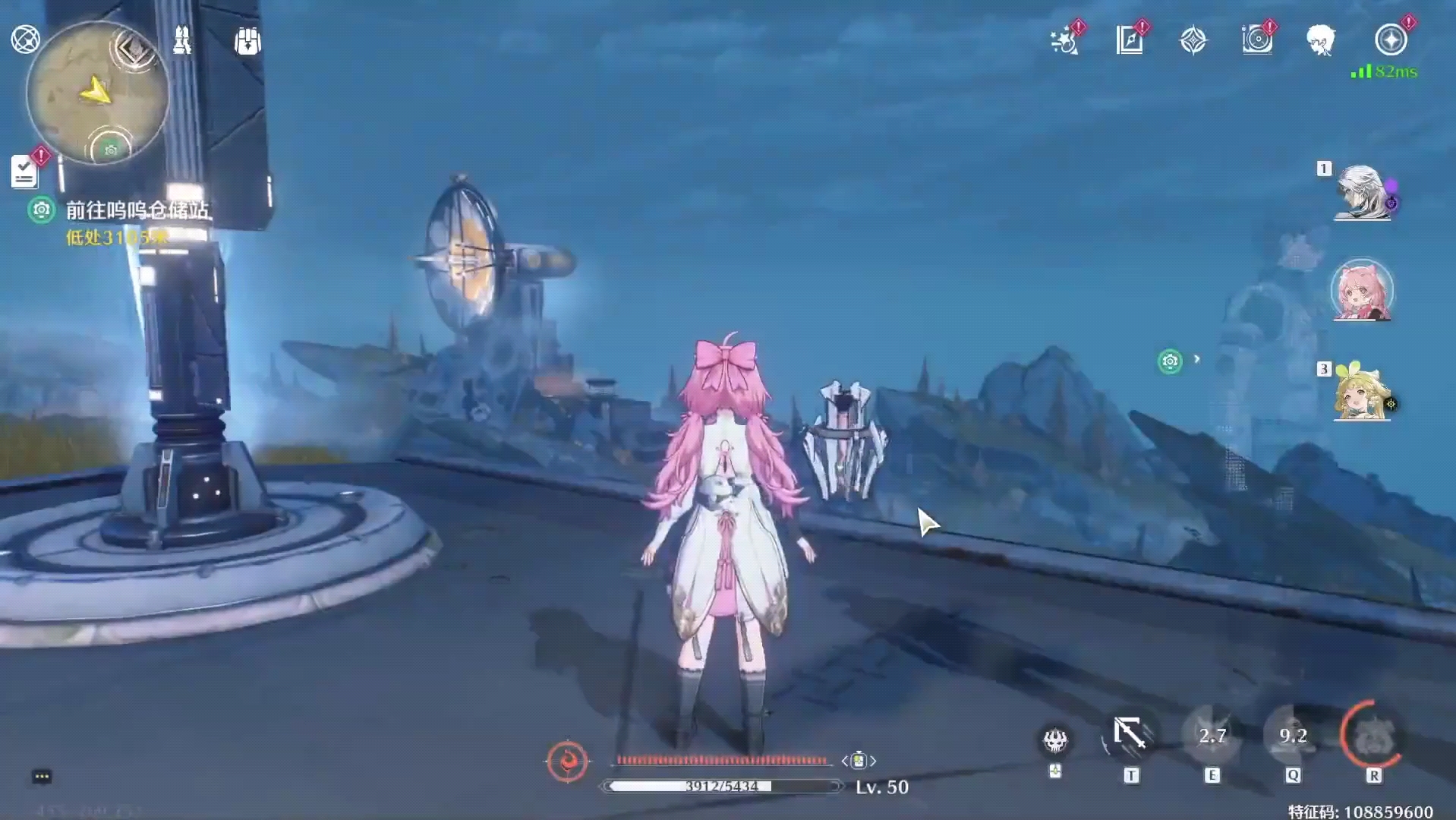
Task: Activate the skull echo skill
Action: 1055,740
